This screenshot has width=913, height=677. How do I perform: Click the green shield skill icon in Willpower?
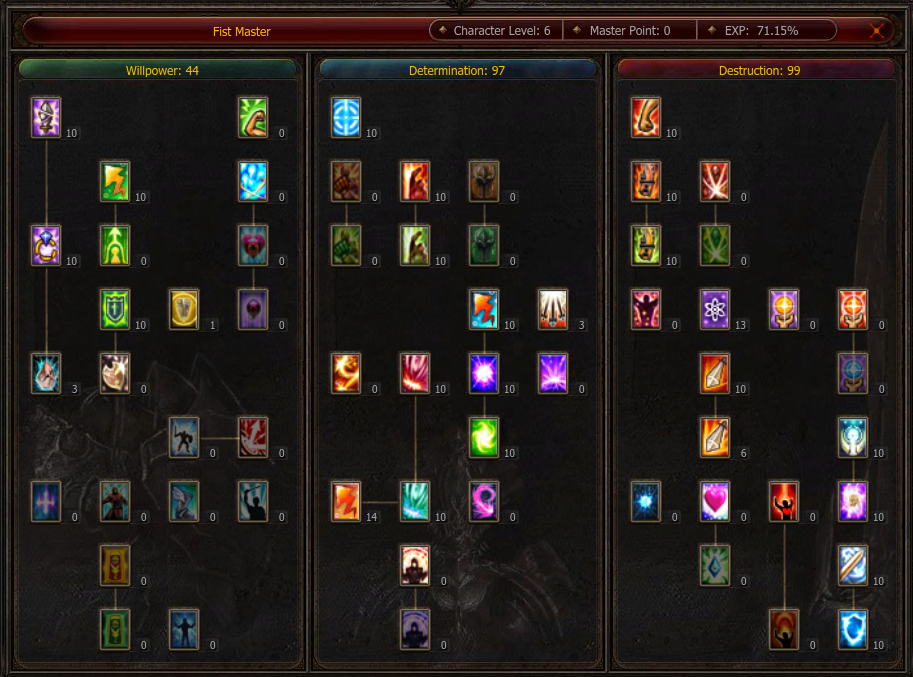[x=115, y=309]
